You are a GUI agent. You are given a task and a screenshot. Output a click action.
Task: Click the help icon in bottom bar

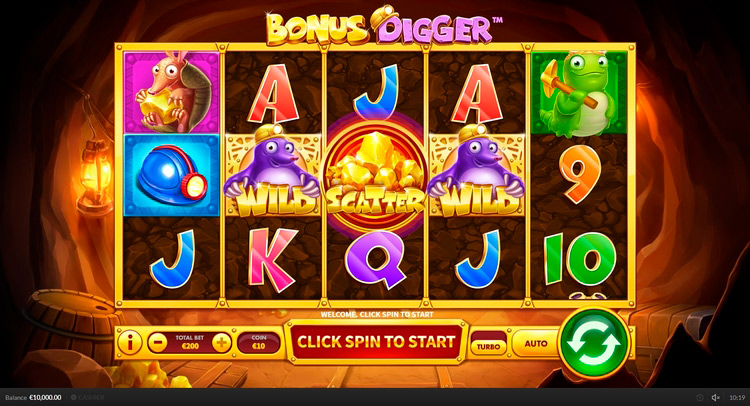pos(700,398)
